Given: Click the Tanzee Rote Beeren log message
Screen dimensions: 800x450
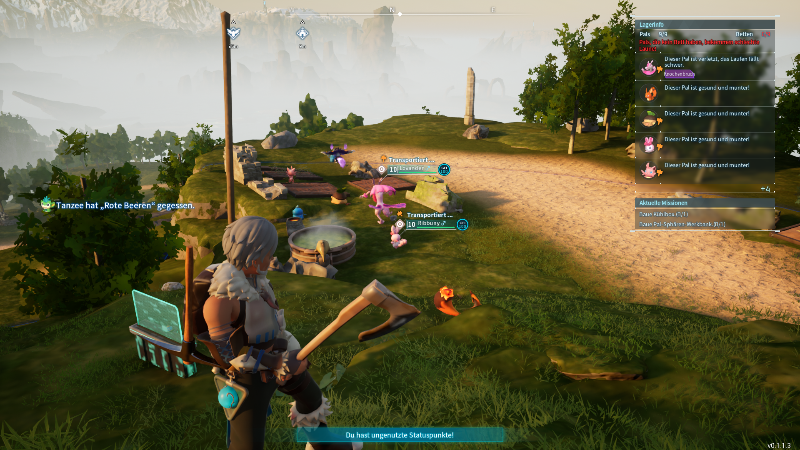Looking at the screenshot, I should click(x=118, y=205).
